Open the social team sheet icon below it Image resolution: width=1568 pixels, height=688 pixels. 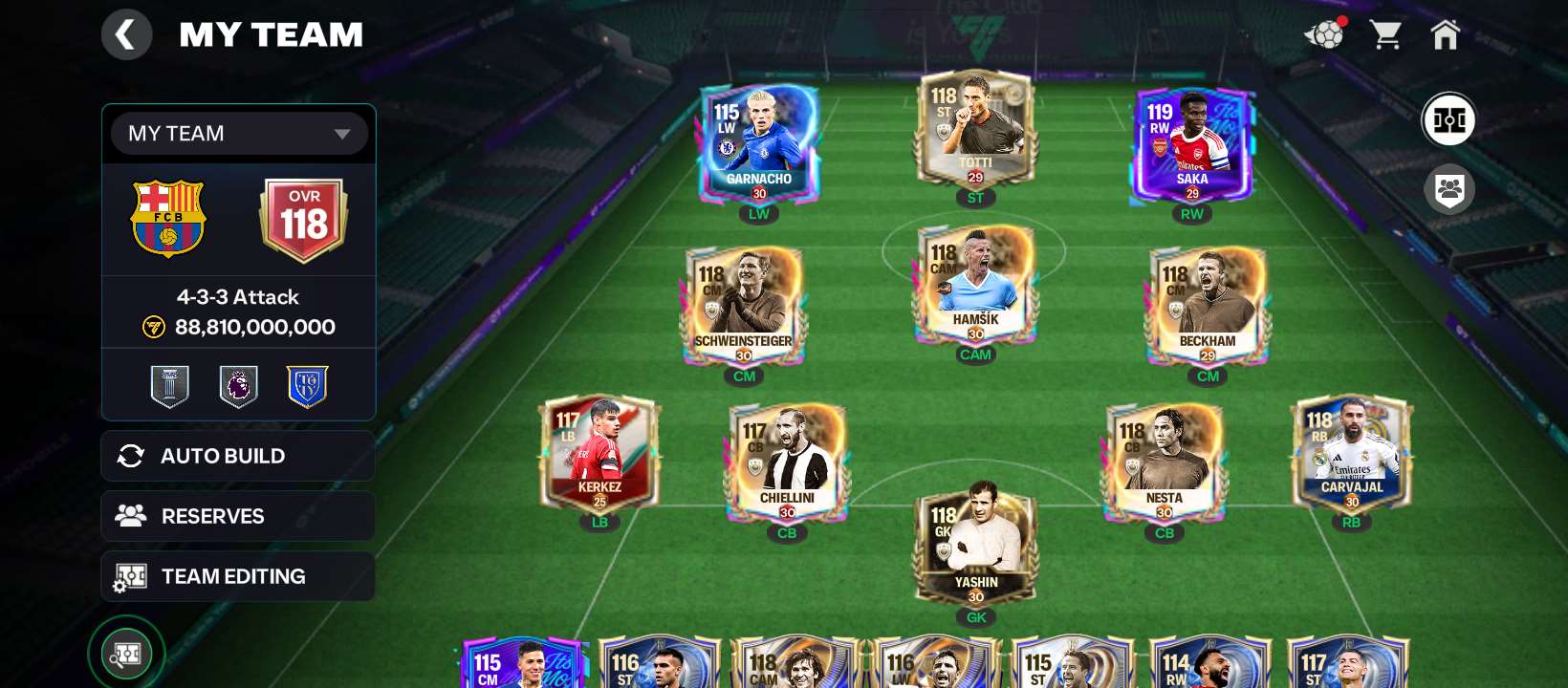(x=1449, y=189)
